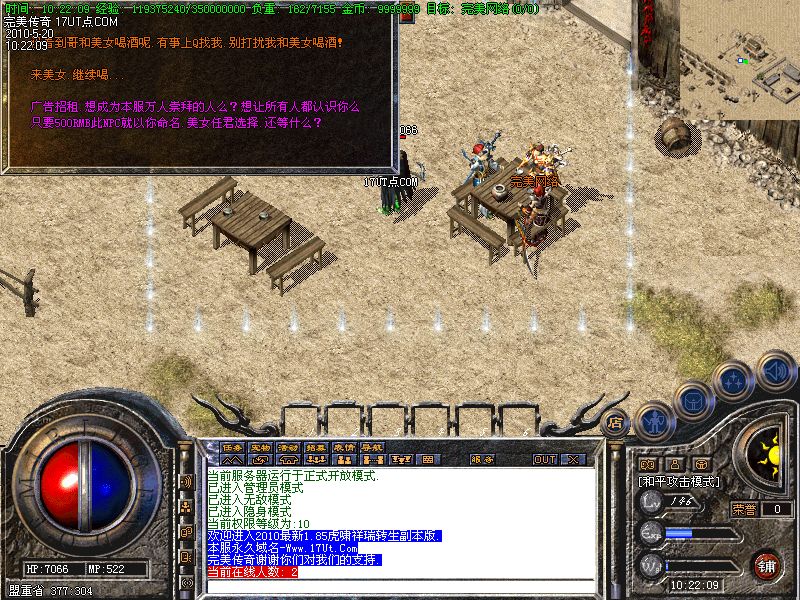The image size is (800, 600).
Task: Open the 宠物 pet tab
Action: click(261, 446)
